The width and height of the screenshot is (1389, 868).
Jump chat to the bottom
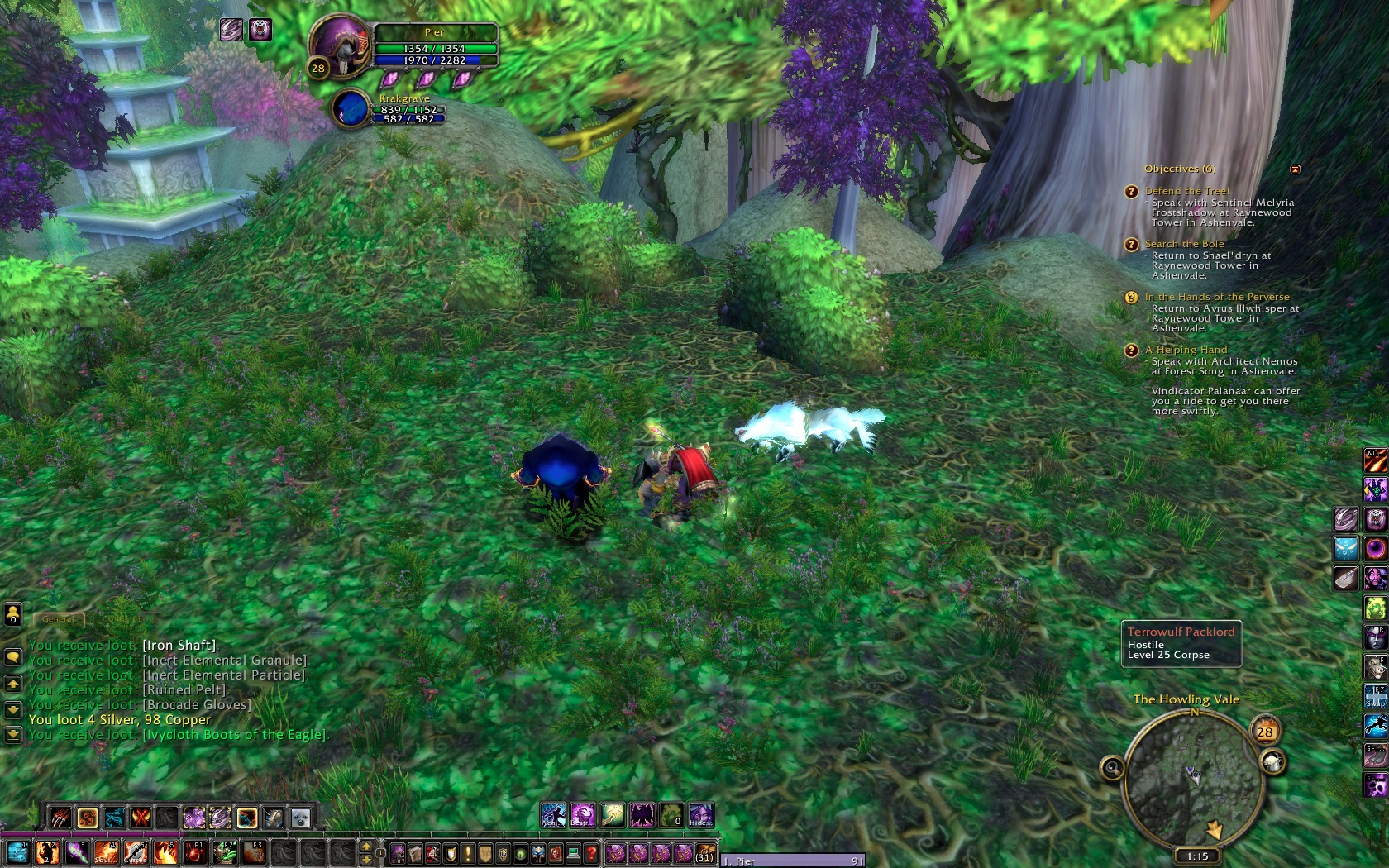click(x=12, y=733)
